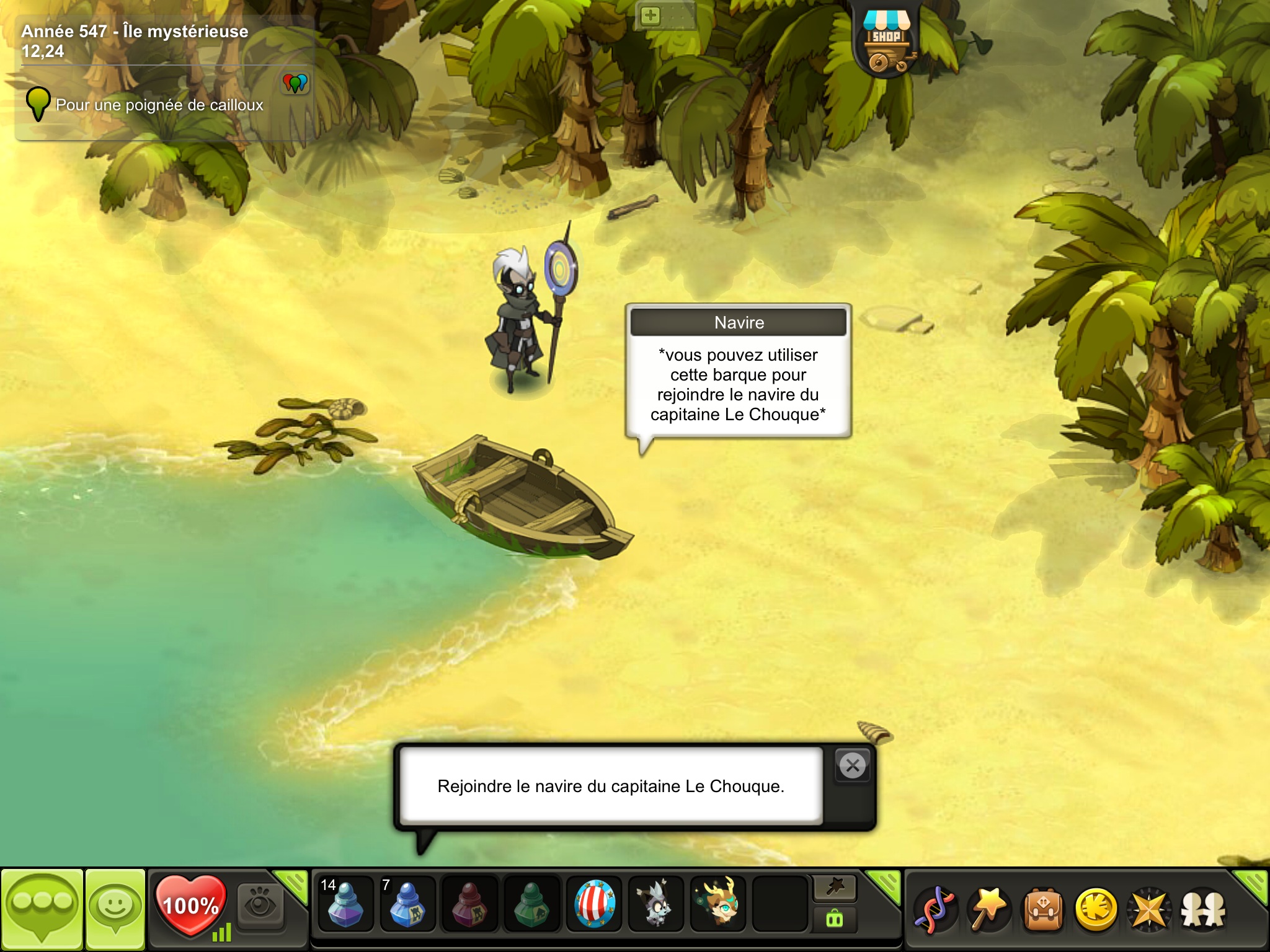1270x952 pixels.
Task: Open the compass star map
Action: [x=1150, y=910]
